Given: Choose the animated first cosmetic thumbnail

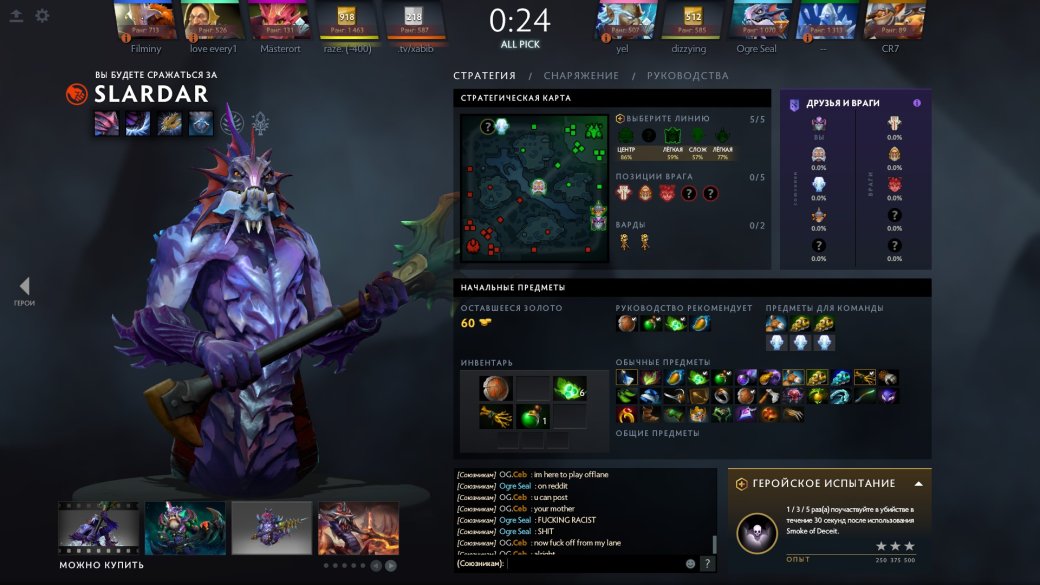Looking at the screenshot, I should pos(98,527).
